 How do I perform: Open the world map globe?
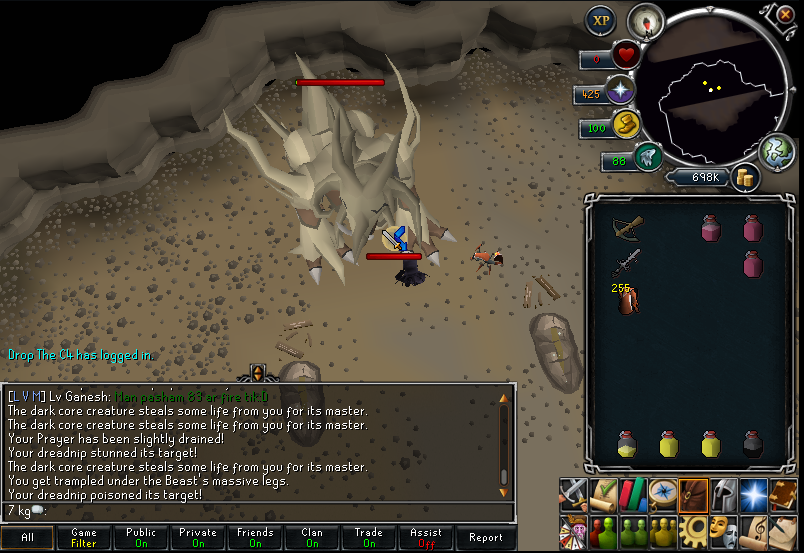click(776, 151)
